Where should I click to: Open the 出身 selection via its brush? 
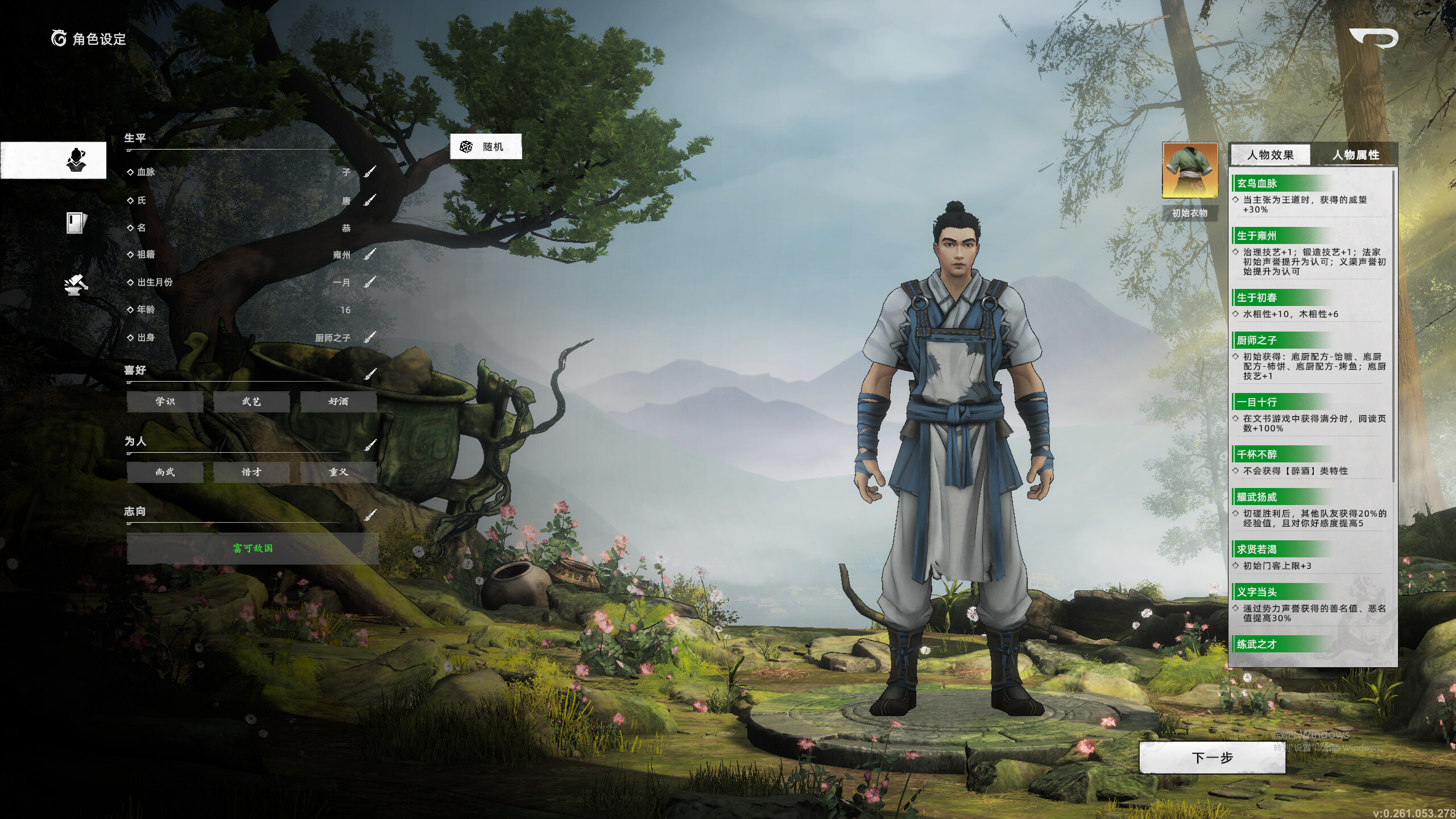click(370, 337)
